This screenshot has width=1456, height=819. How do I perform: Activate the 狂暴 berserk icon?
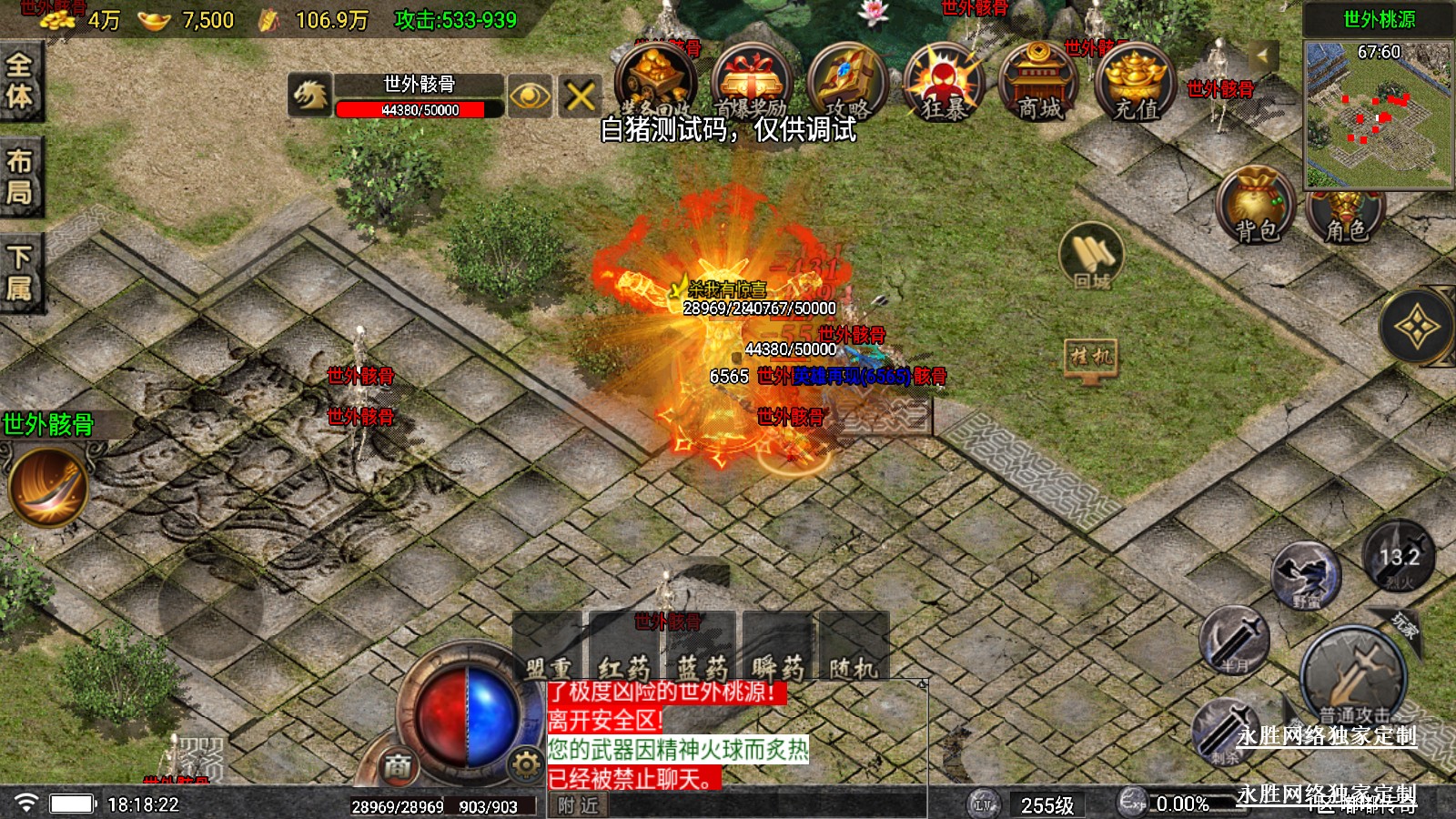point(942,82)
